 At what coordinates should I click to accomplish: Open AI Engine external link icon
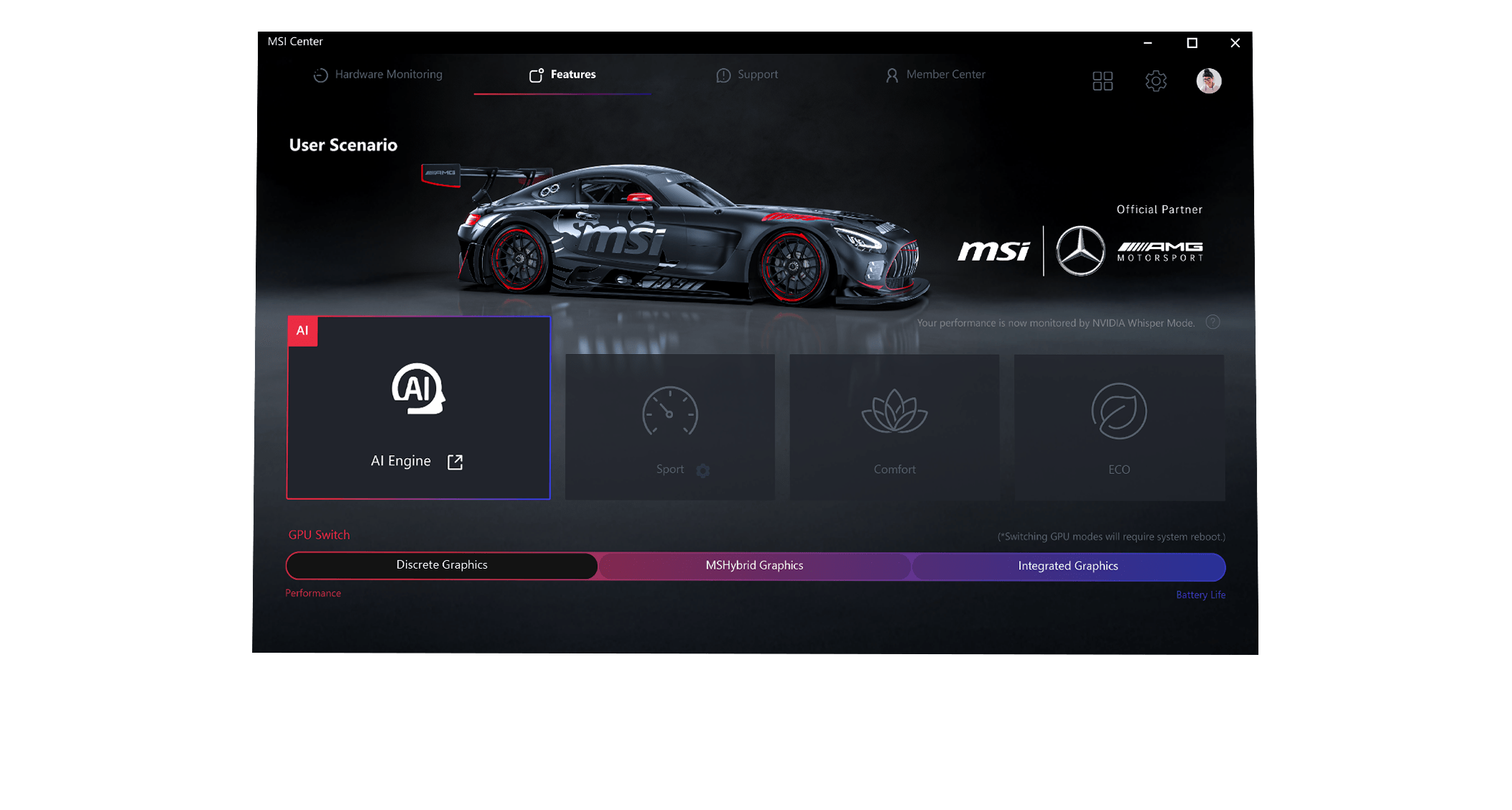pos(455,462)
